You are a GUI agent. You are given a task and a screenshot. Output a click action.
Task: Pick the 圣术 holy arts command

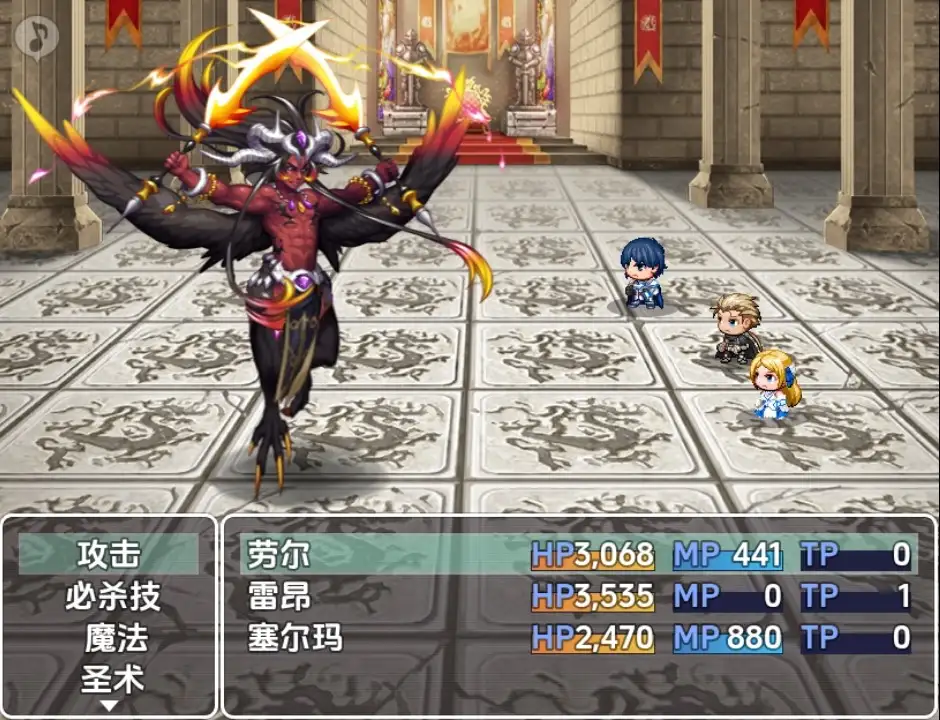(112, 680)
